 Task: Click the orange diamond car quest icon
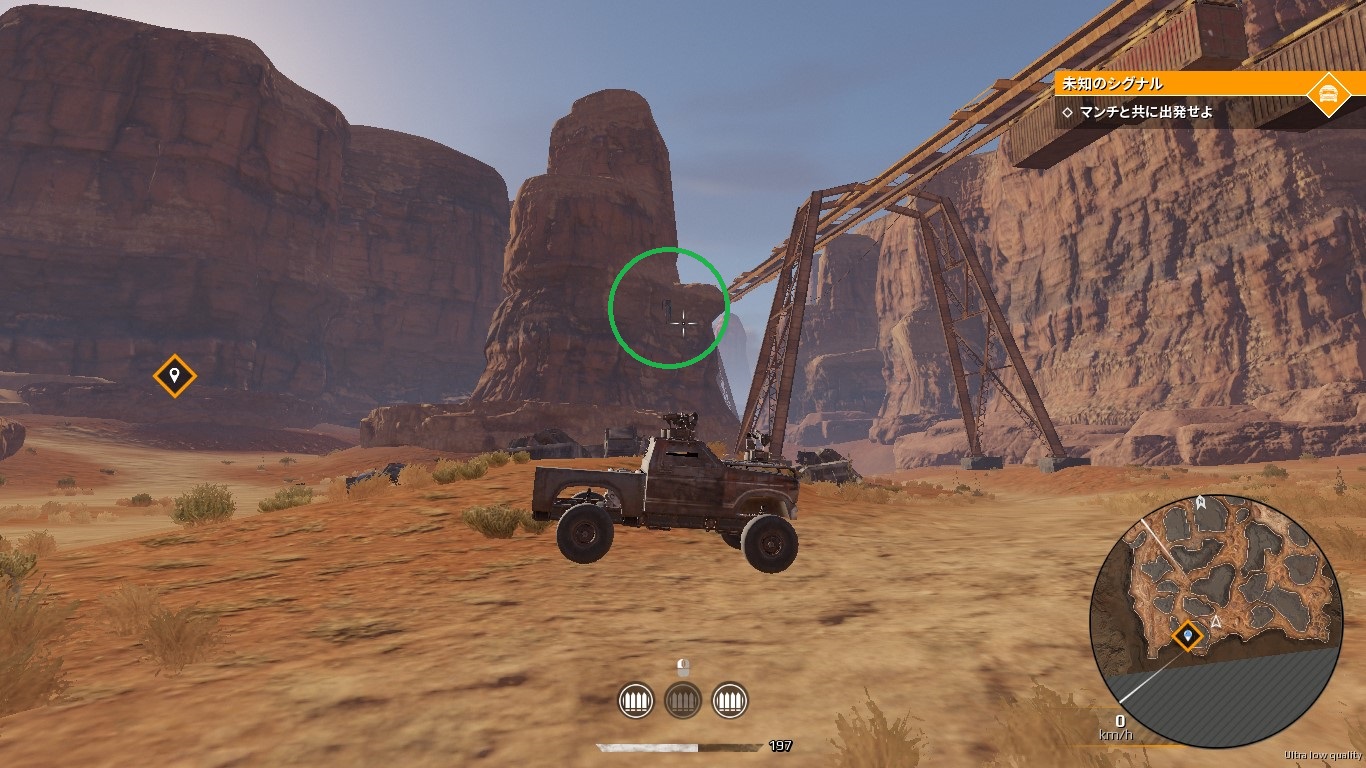coord(1328,94)
